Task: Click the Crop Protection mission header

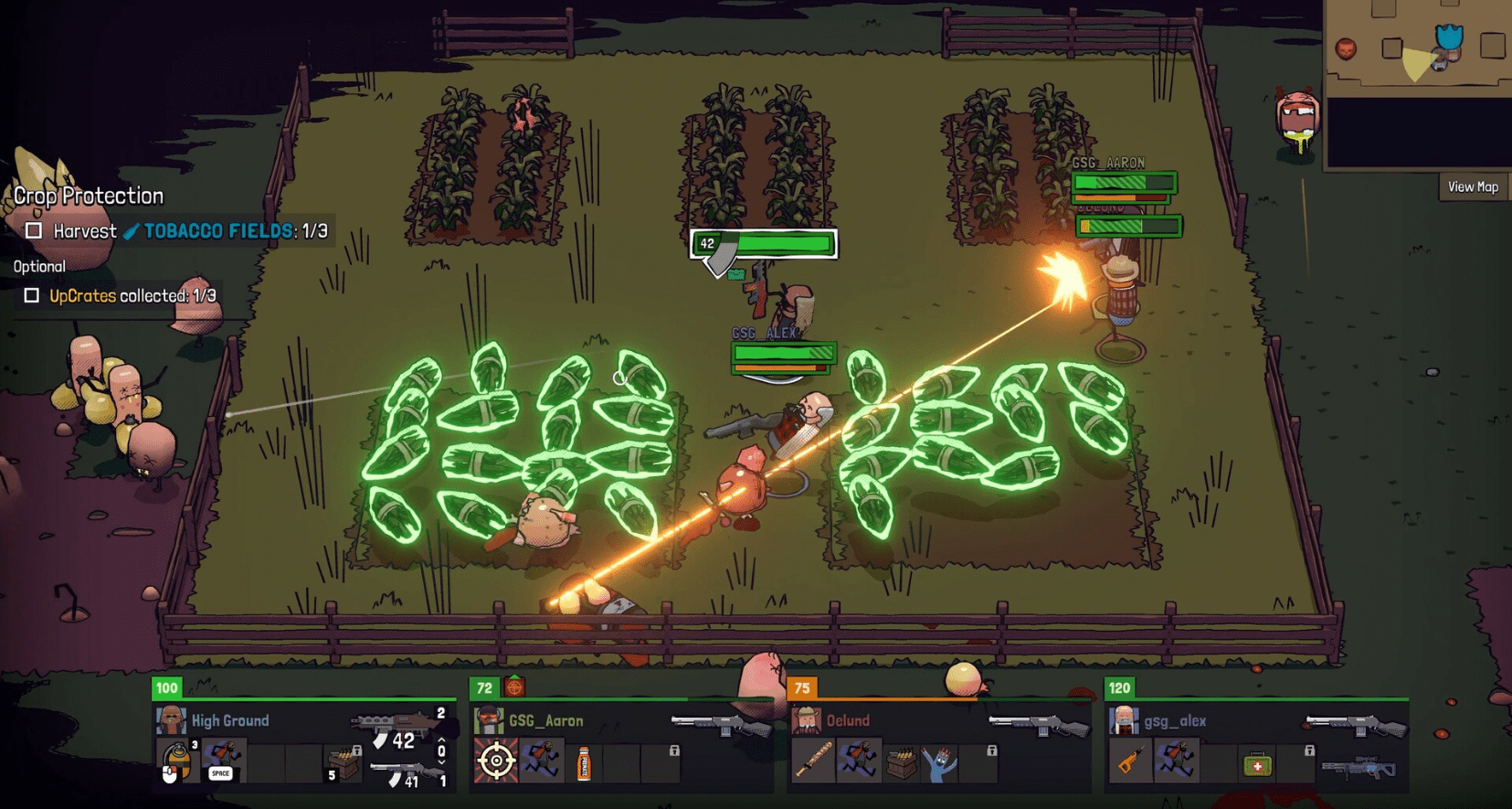Action: pos(88,196)
